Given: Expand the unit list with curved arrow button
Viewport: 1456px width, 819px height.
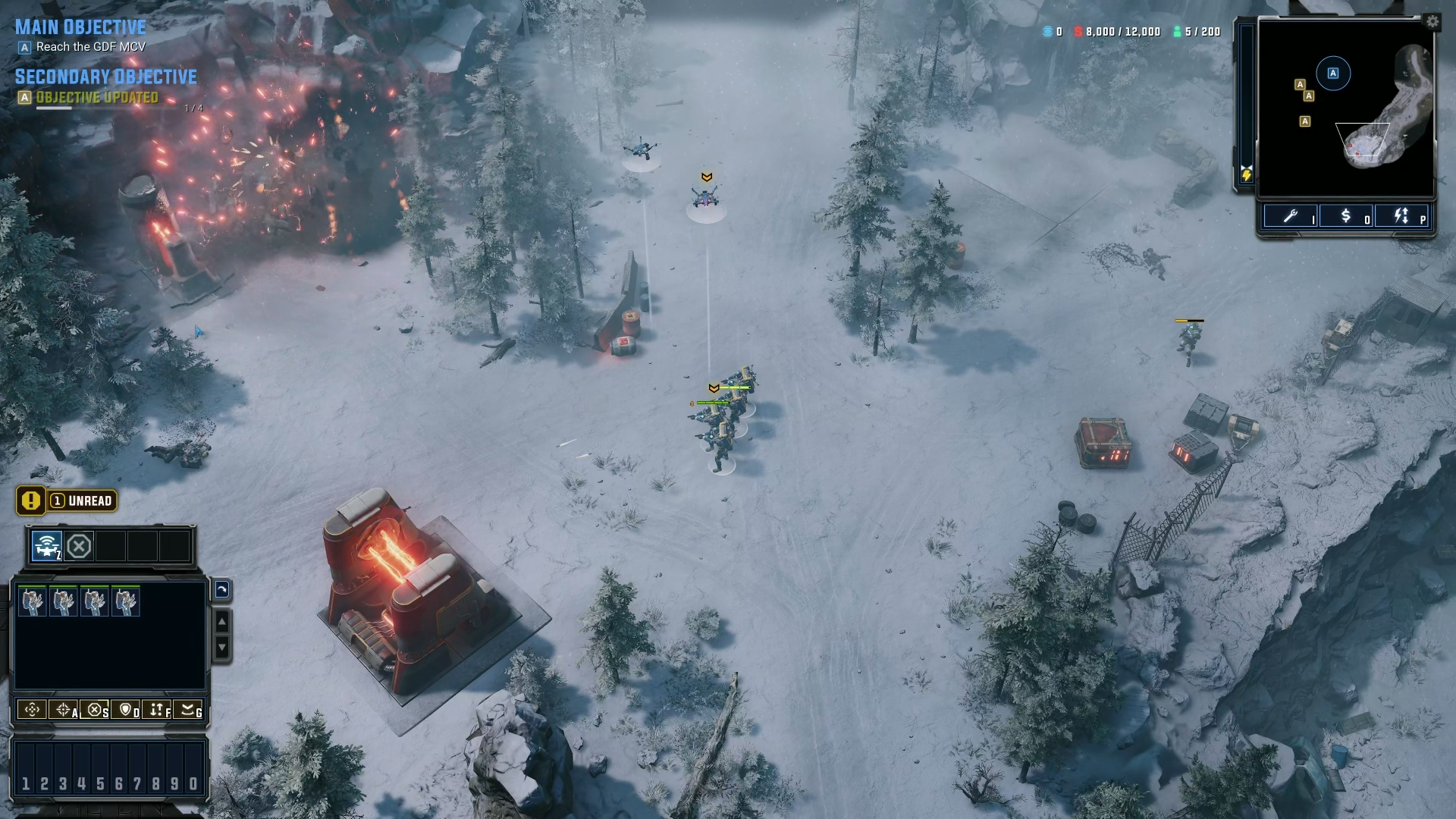Looking at the screenshot, I should click(221, 590).
